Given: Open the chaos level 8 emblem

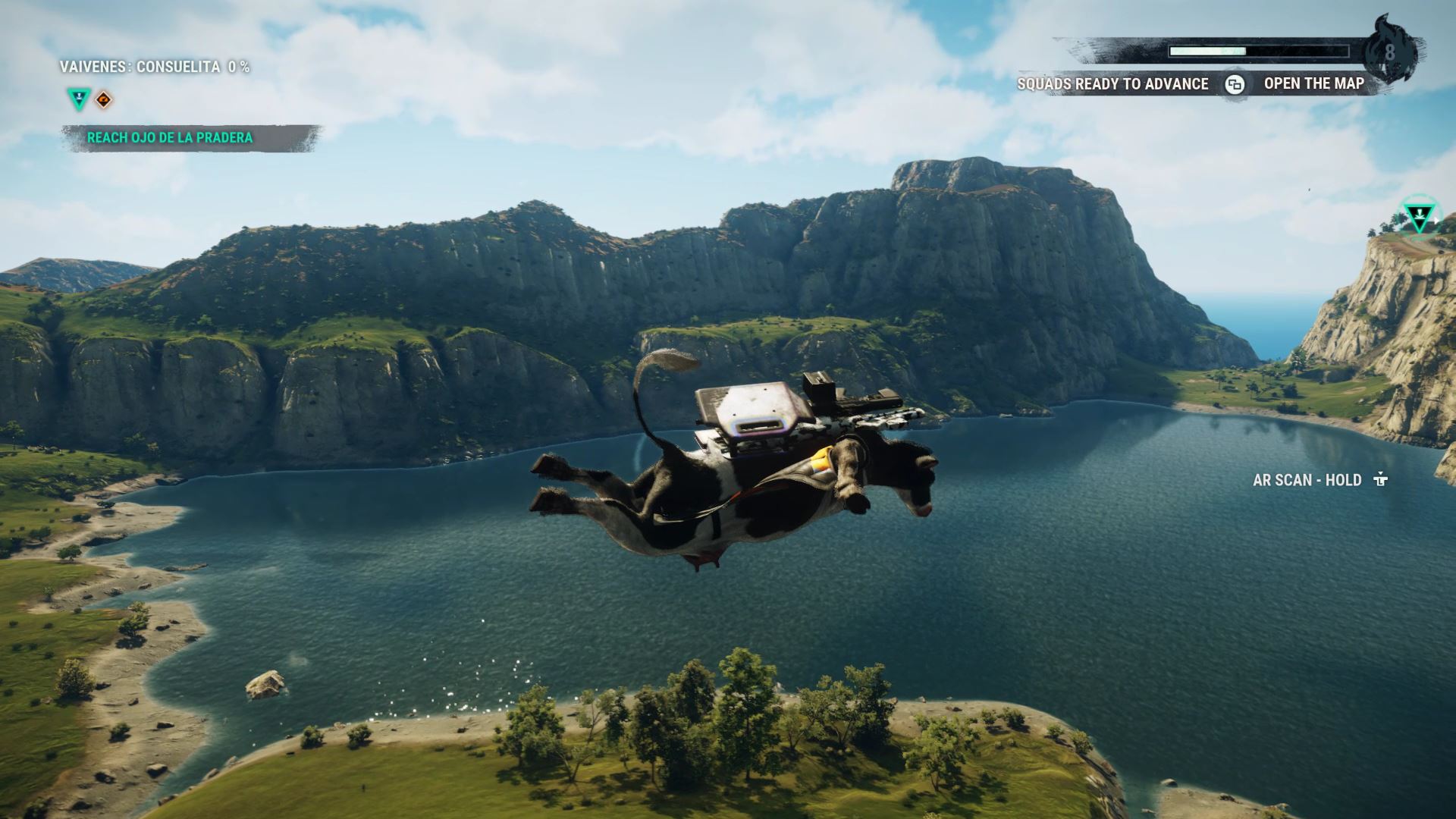Looking at the screenshot, I should tap(1389, 52).
